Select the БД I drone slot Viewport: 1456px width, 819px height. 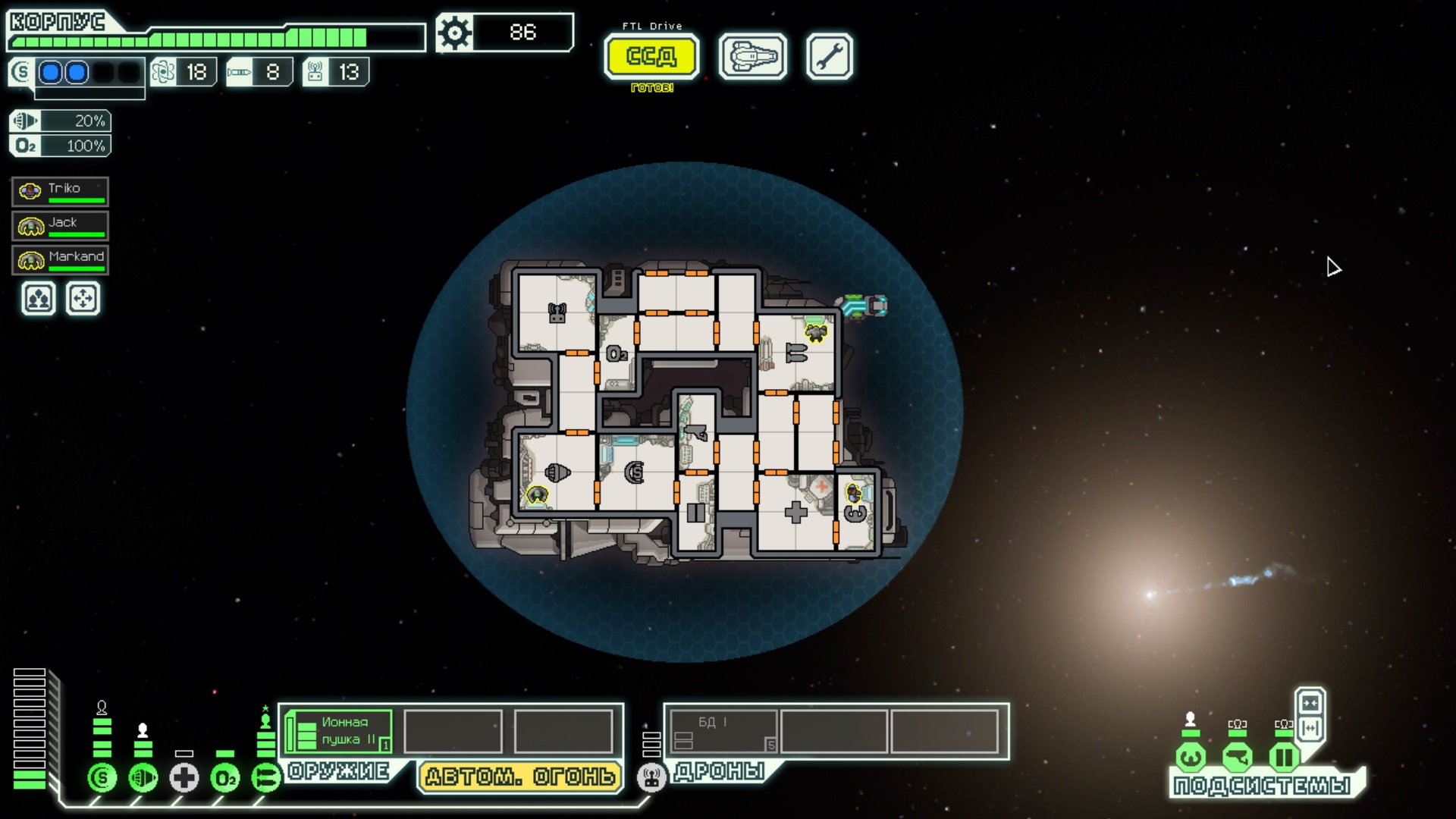point(723,731)
